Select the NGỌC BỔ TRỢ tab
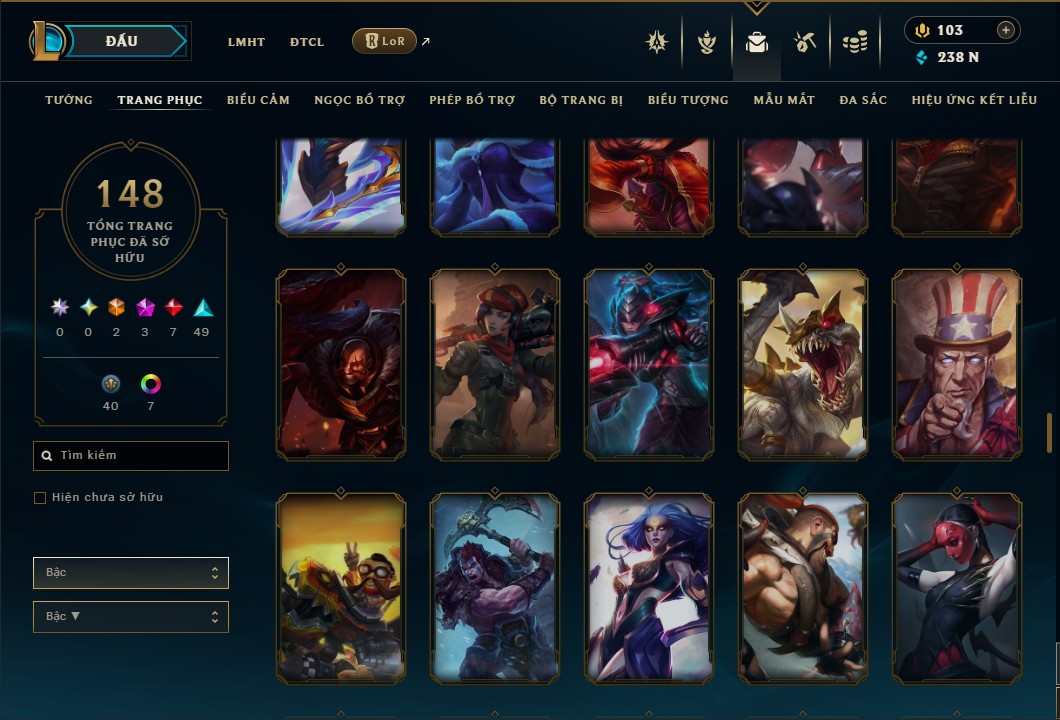 click(359, 100)
